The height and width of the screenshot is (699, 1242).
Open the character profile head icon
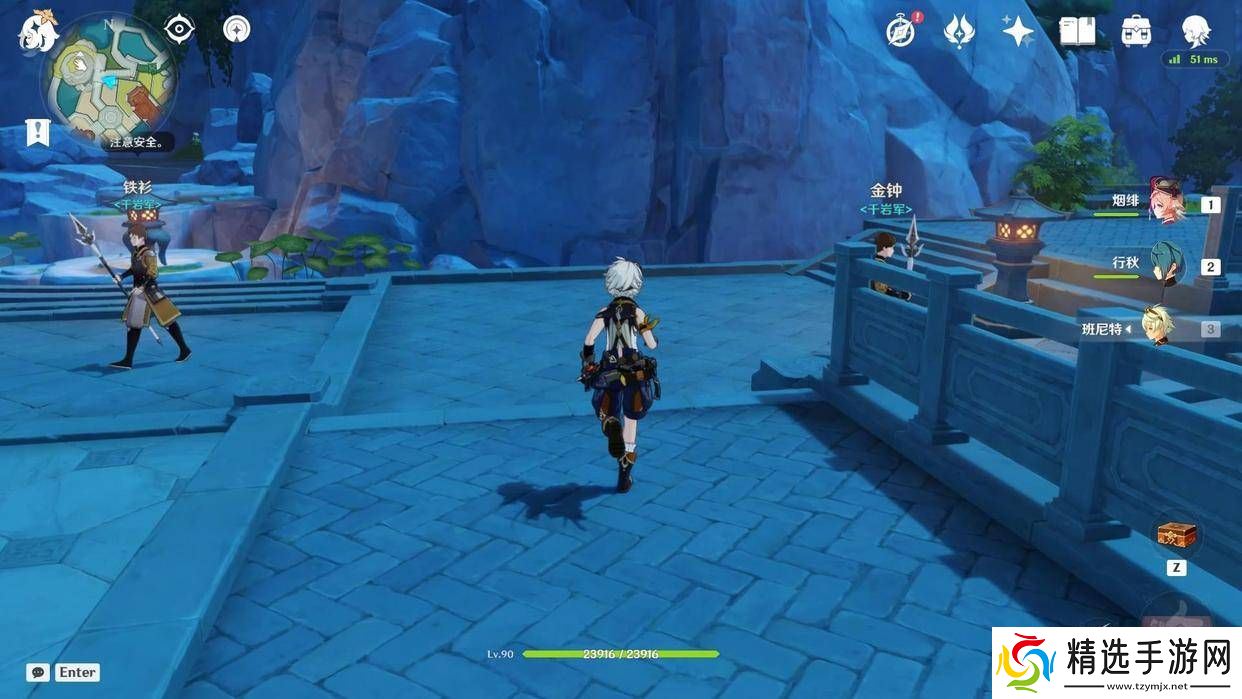(x=1196, y=31)
